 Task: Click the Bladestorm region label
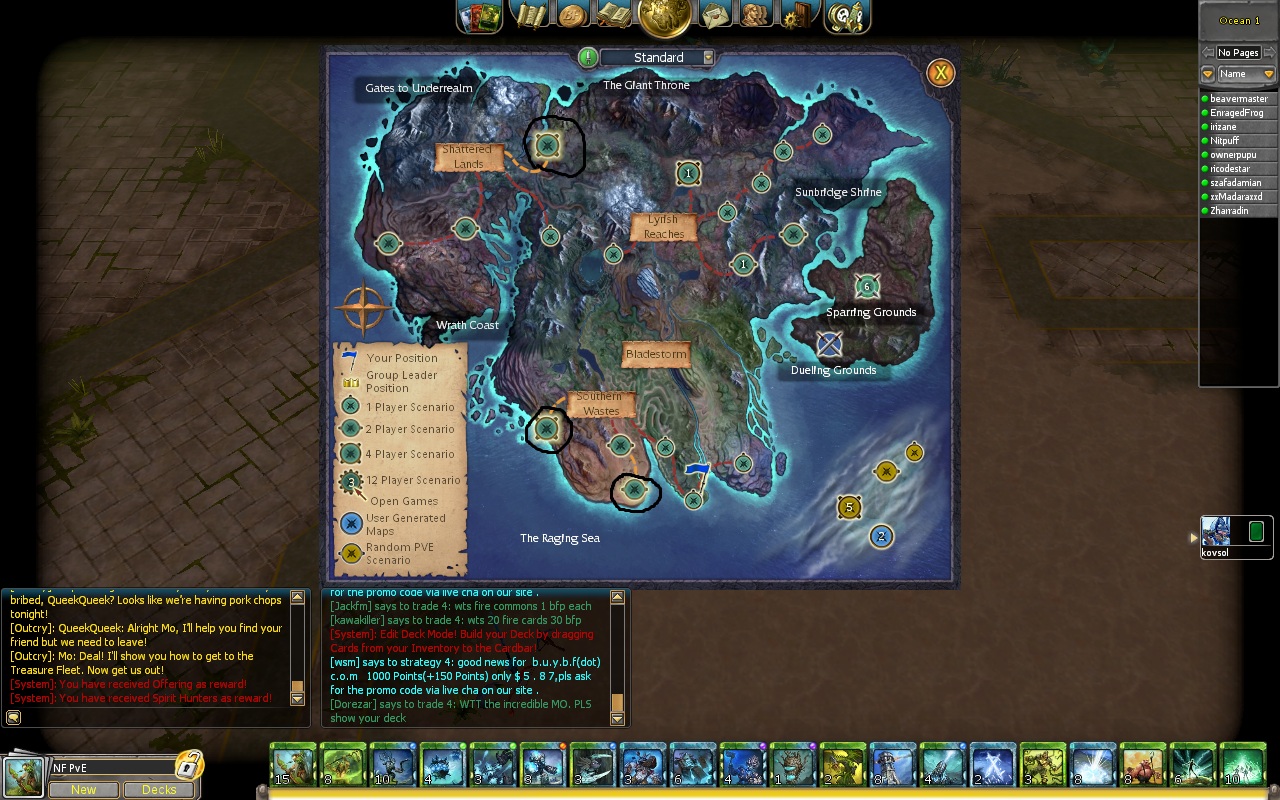[656, 354]
